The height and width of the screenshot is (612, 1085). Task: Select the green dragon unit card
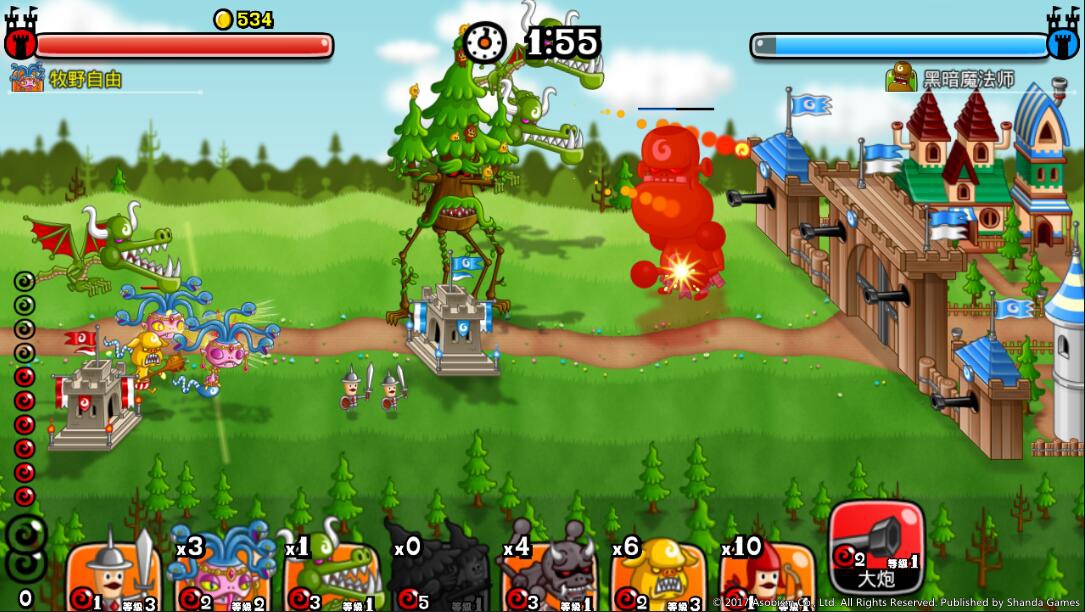(x=332, y=575)
